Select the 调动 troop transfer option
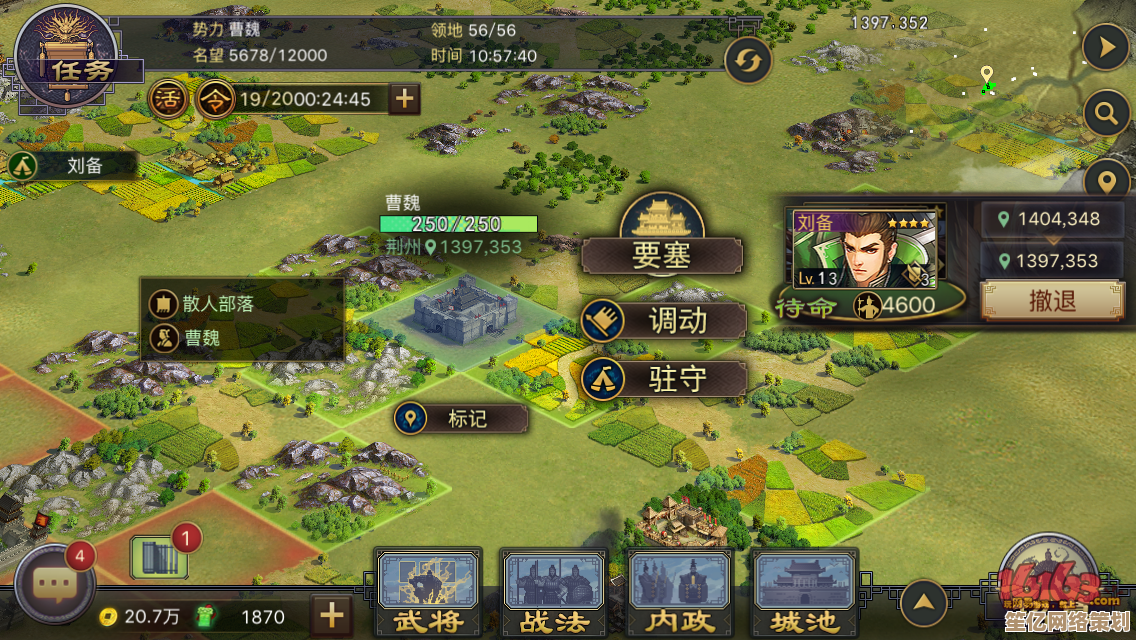The image size is (1136, 640). click(x=664, y=321)
